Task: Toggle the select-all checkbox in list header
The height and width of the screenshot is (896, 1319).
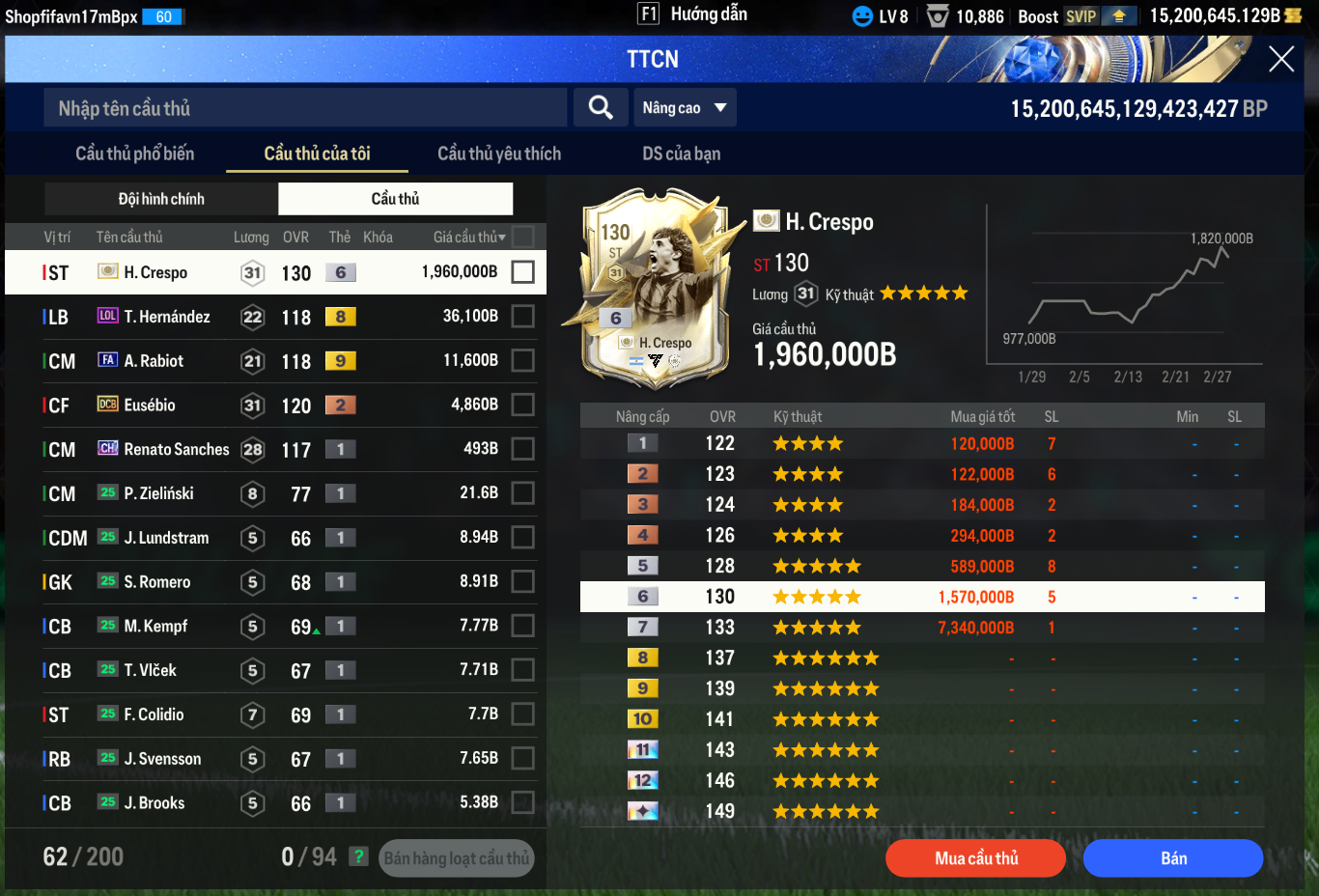Action: click(522, 237)
